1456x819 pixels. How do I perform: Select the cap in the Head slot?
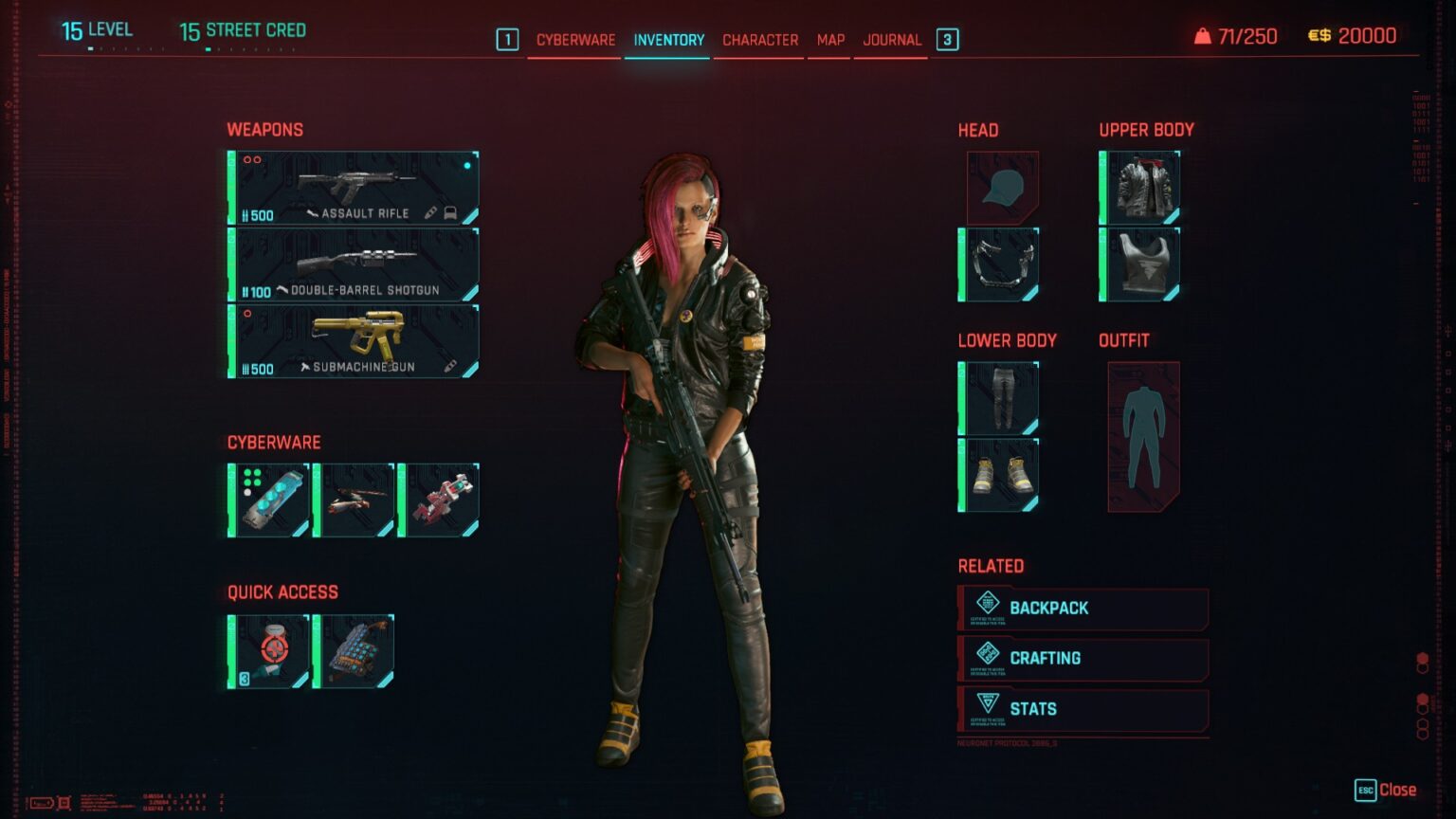pyautogui.click(x=1000, y=187)
